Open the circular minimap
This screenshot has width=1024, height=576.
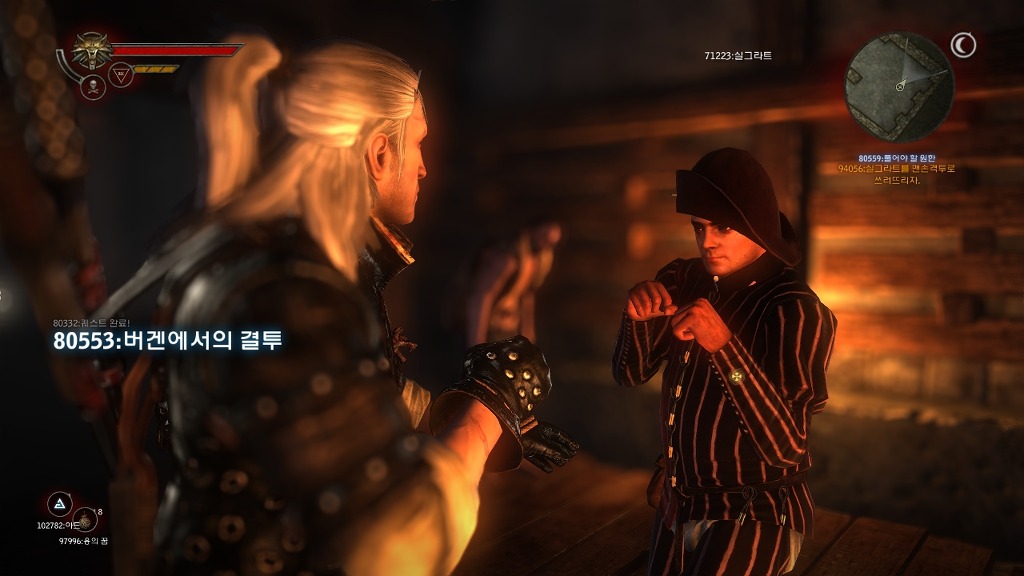(899, 87)
